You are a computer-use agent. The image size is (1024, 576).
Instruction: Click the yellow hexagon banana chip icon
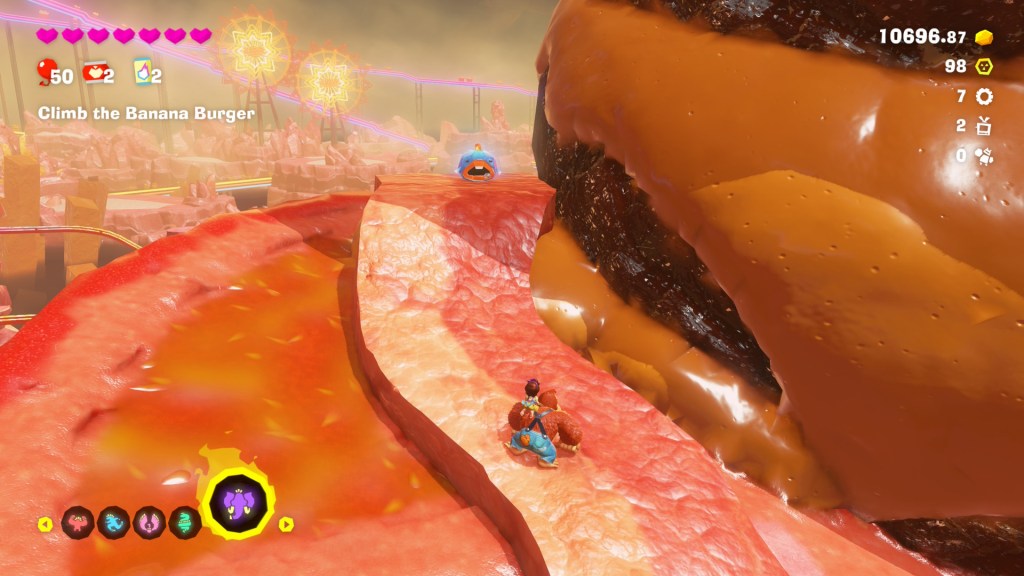tap(984, 66)
